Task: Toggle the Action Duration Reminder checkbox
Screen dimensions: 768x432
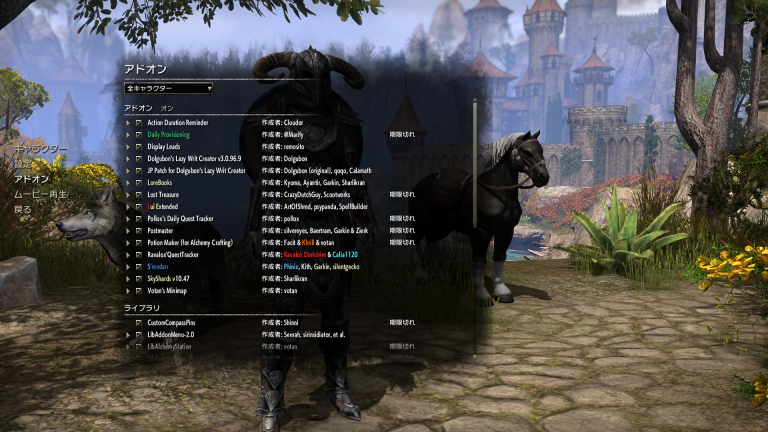Action: click(139, 123)
